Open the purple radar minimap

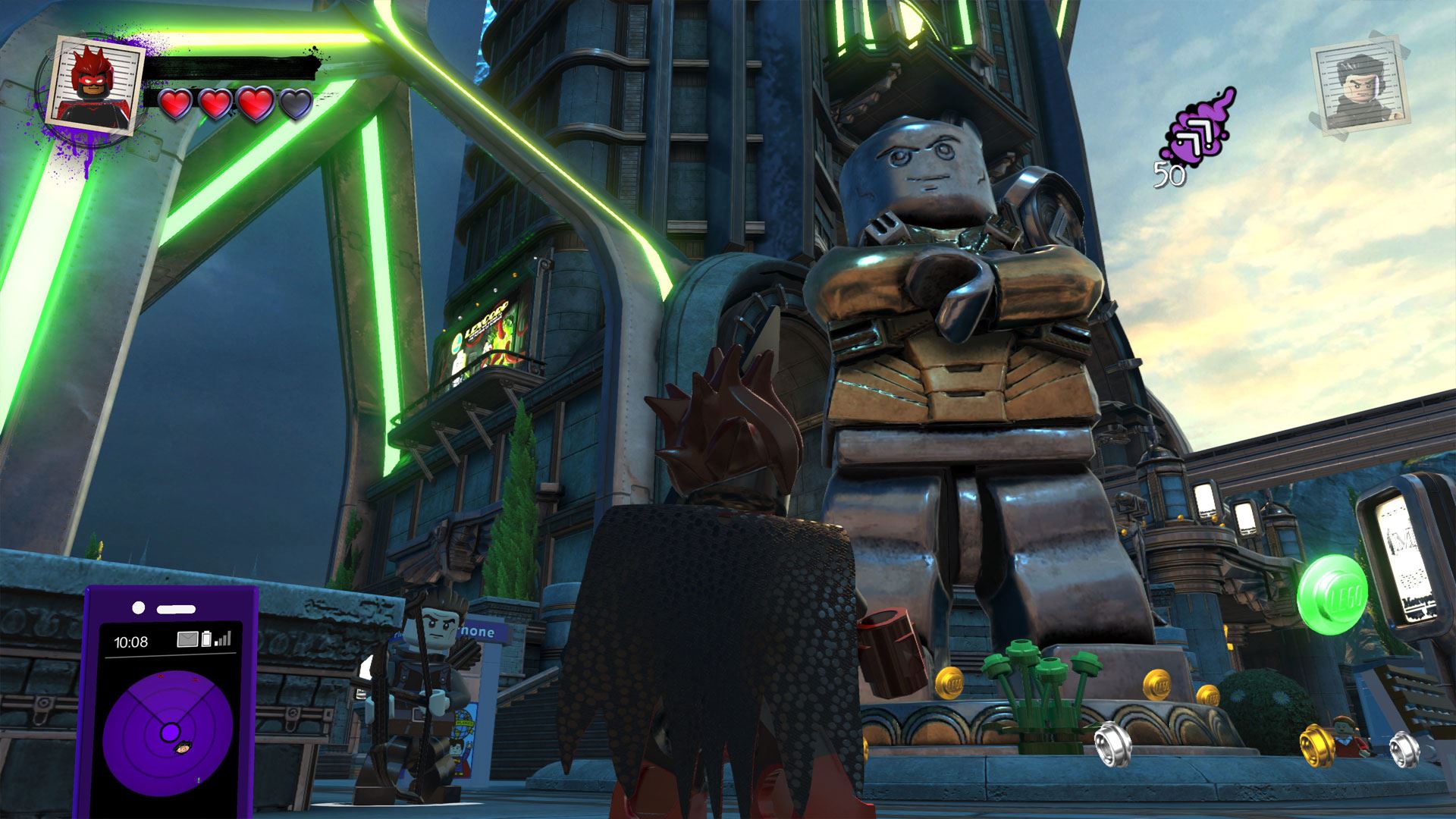click(x=168, y=730)
